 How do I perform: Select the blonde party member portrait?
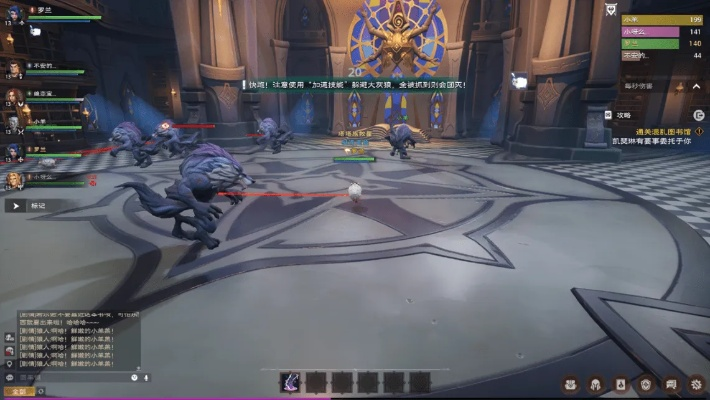[x=14, y=180]
